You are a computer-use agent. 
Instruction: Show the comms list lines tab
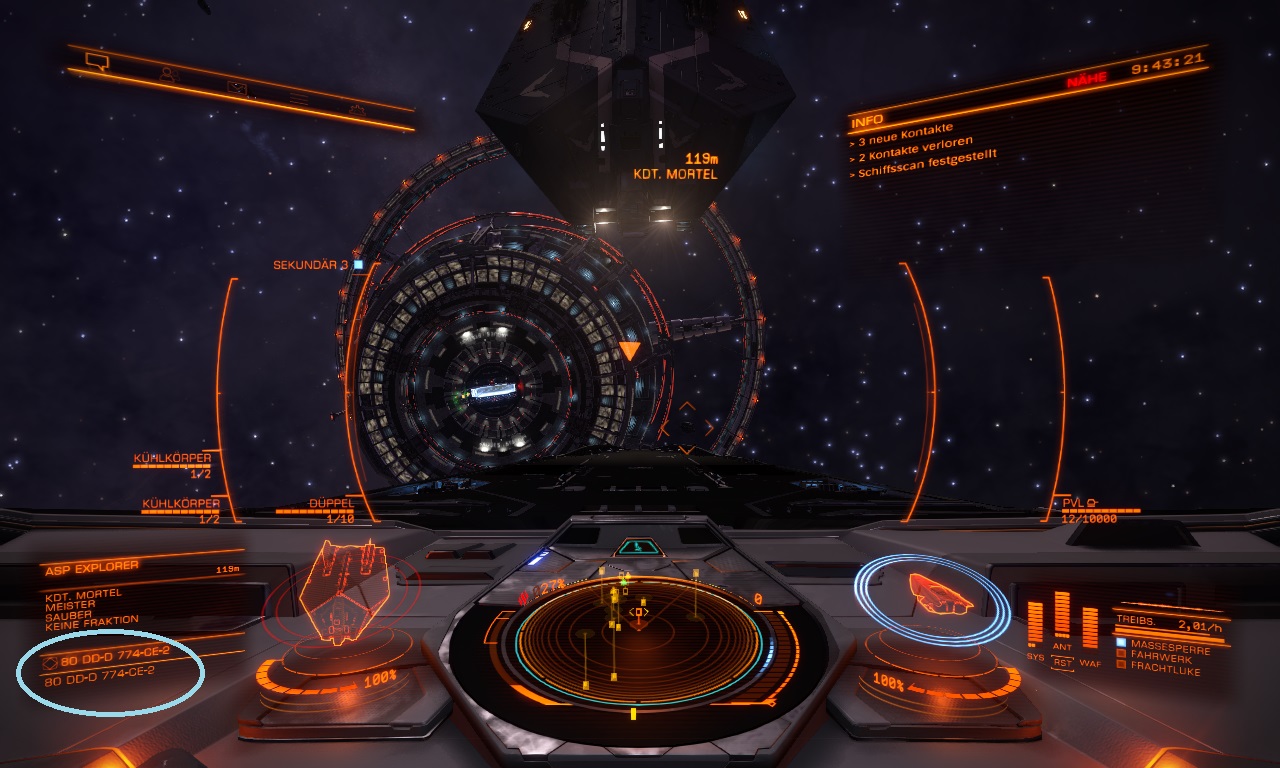298,98
